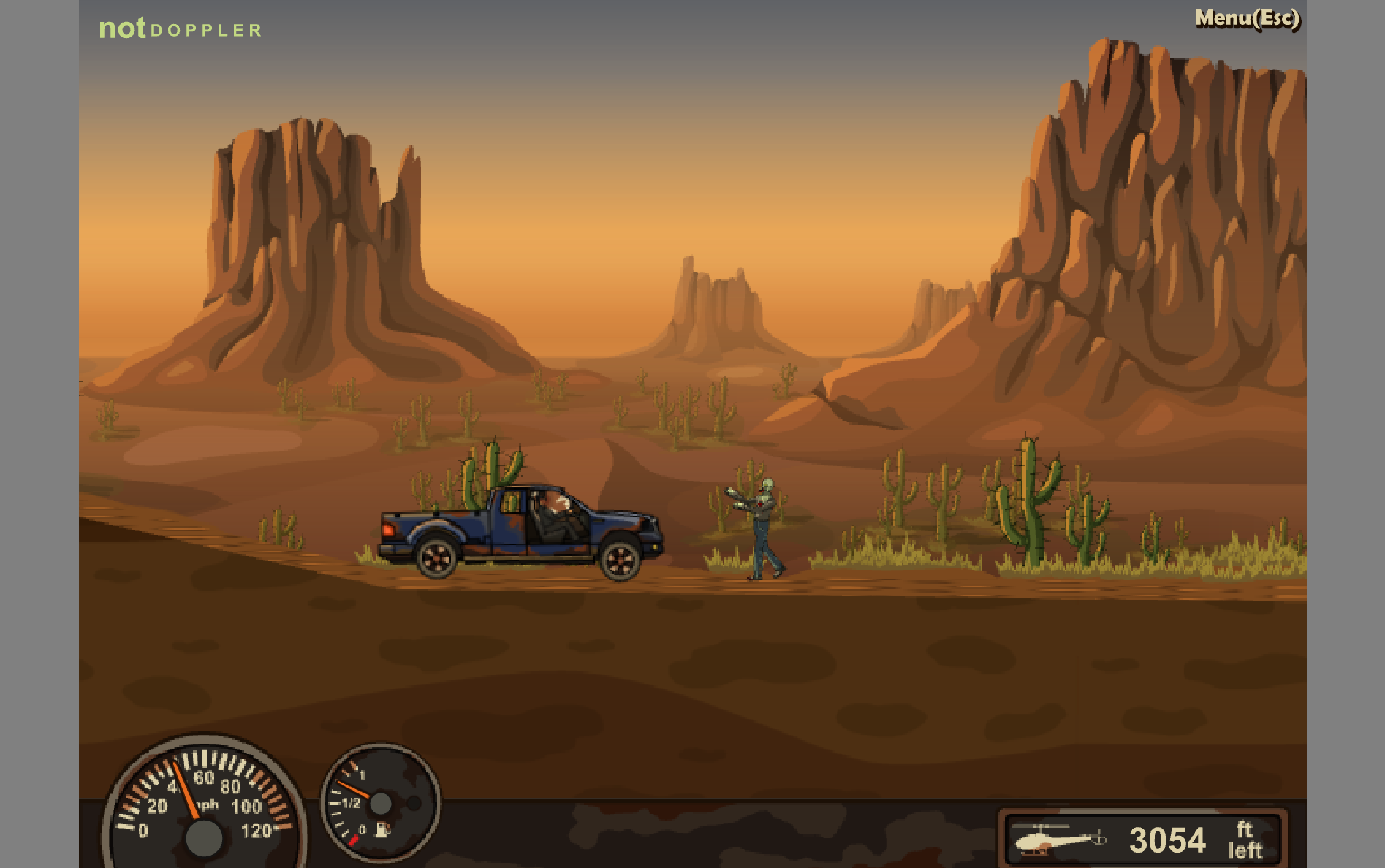The image size is (1385, 868).
Task: Click the notdoppler logo link
Action: pyautogui.click(x=180, y=28)
